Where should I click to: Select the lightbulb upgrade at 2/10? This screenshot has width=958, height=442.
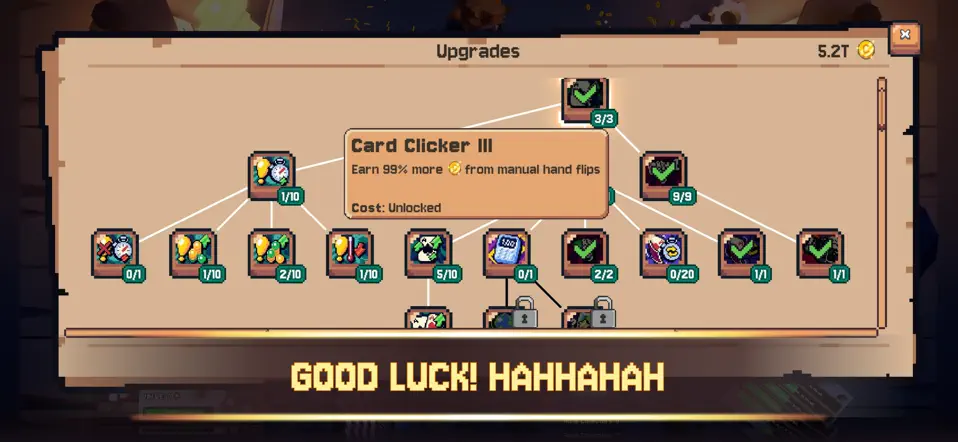[x=271, y=253]
